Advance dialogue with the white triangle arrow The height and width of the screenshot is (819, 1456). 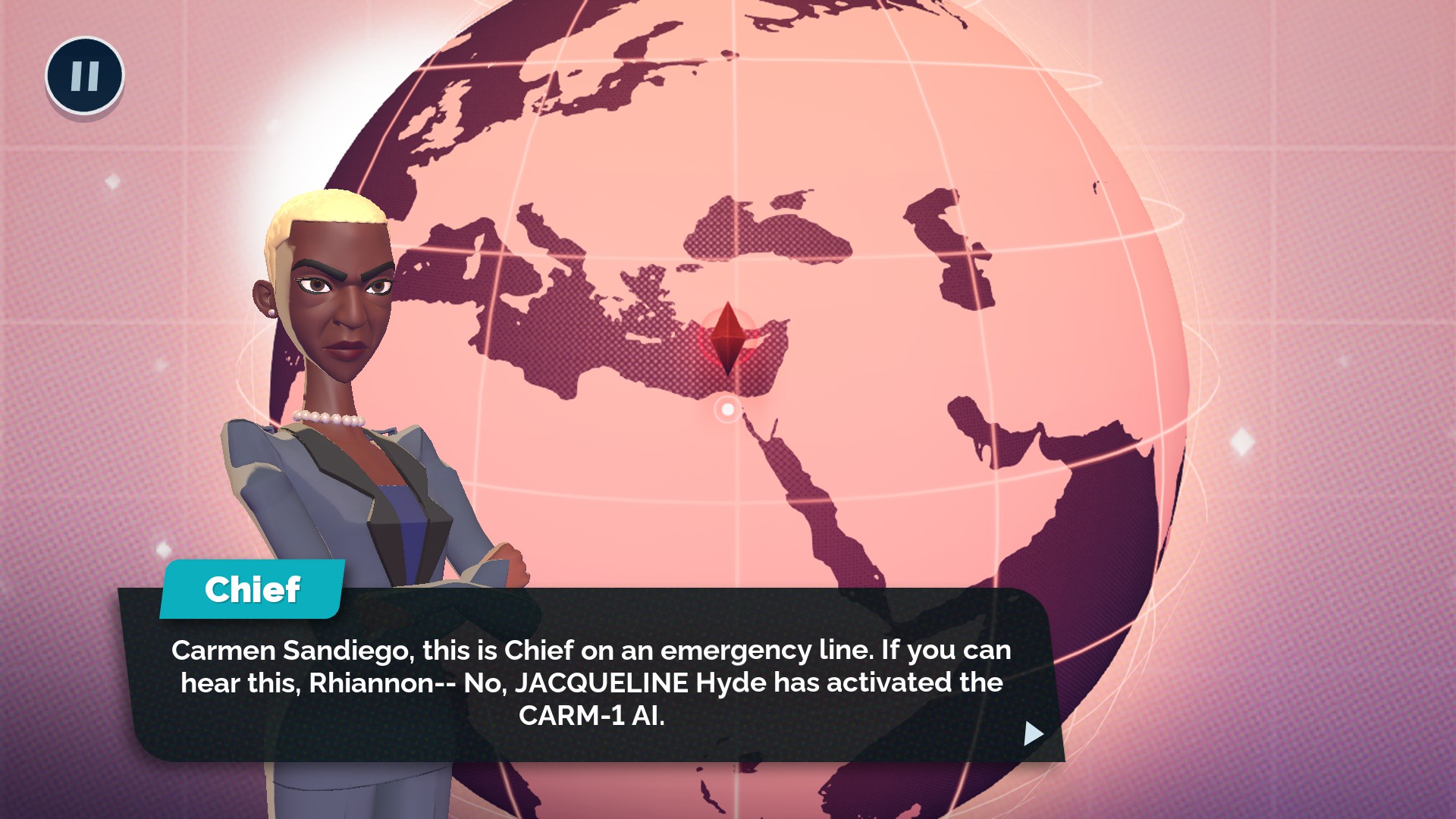pyautogui.click(x=1031, y=734)
